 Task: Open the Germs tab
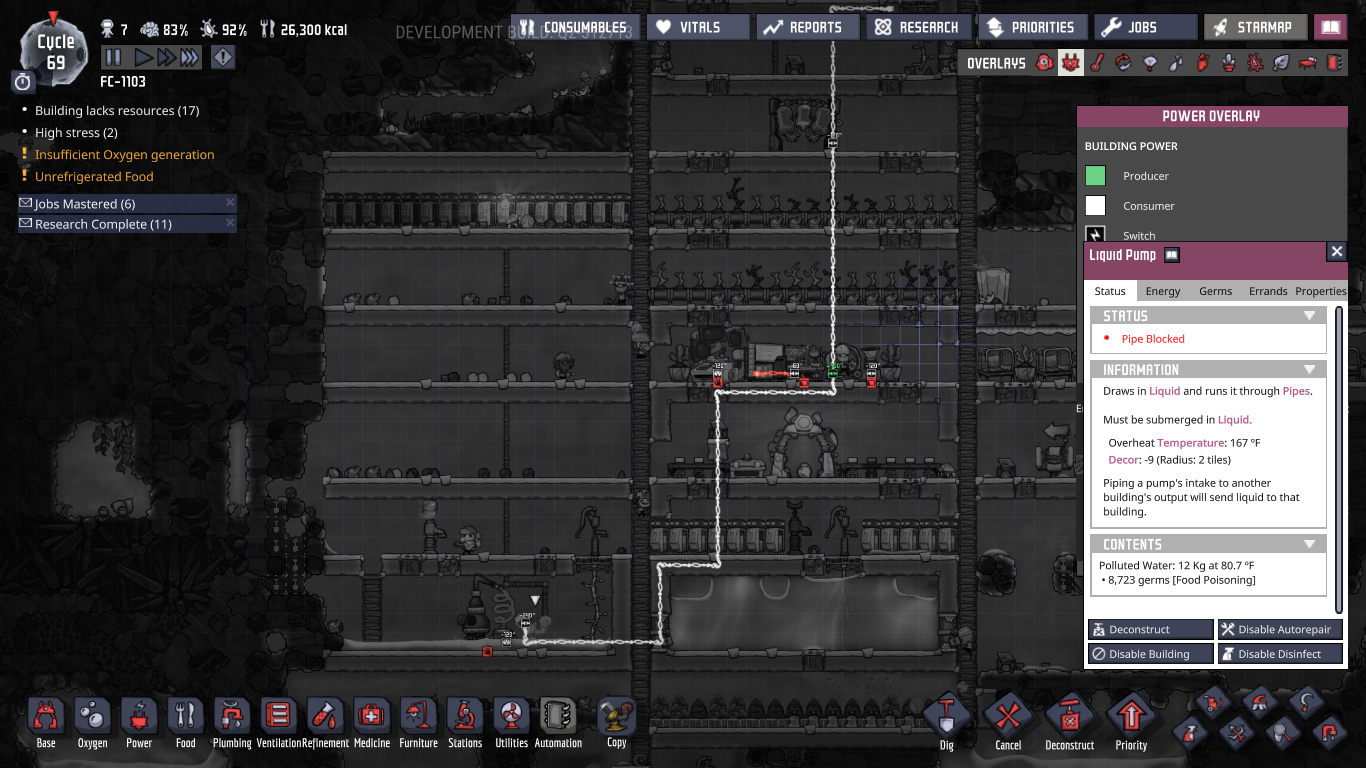(x=1215, y=291)
